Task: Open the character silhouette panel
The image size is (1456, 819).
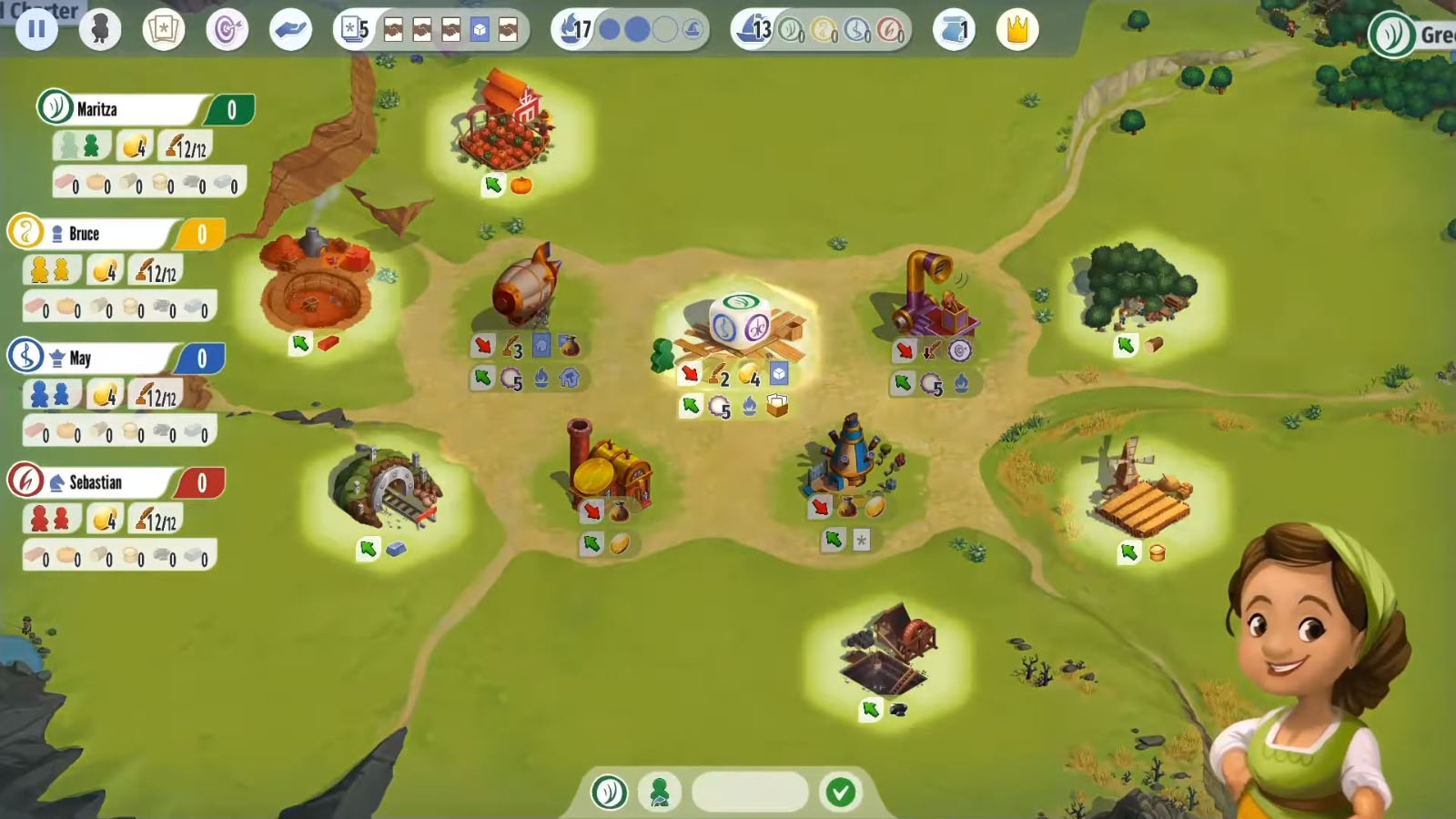Action: [100, 28]
